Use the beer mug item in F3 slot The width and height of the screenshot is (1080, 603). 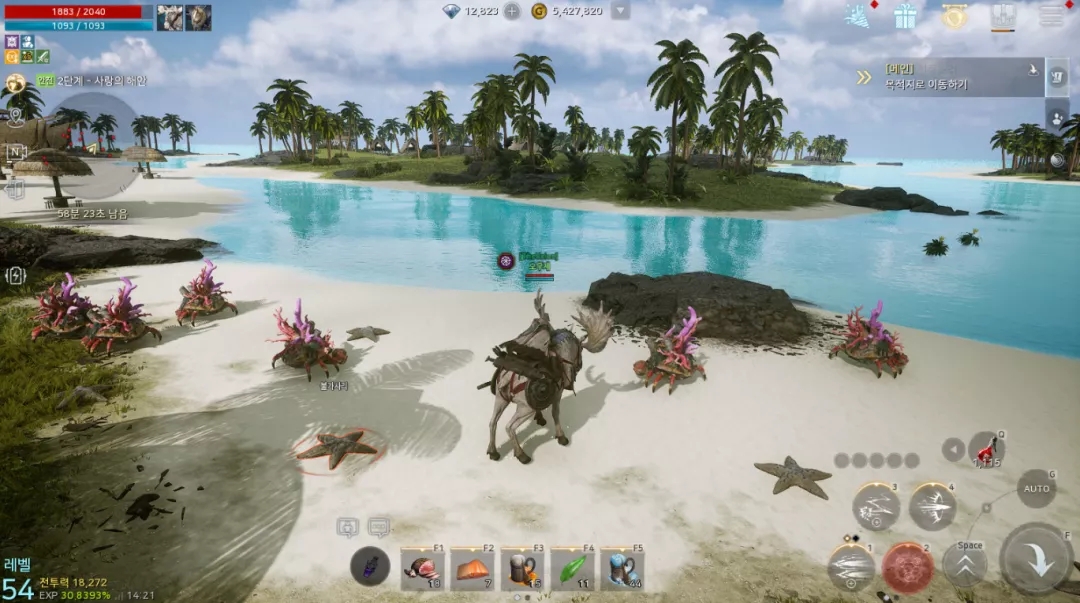[x=521, y=569]
